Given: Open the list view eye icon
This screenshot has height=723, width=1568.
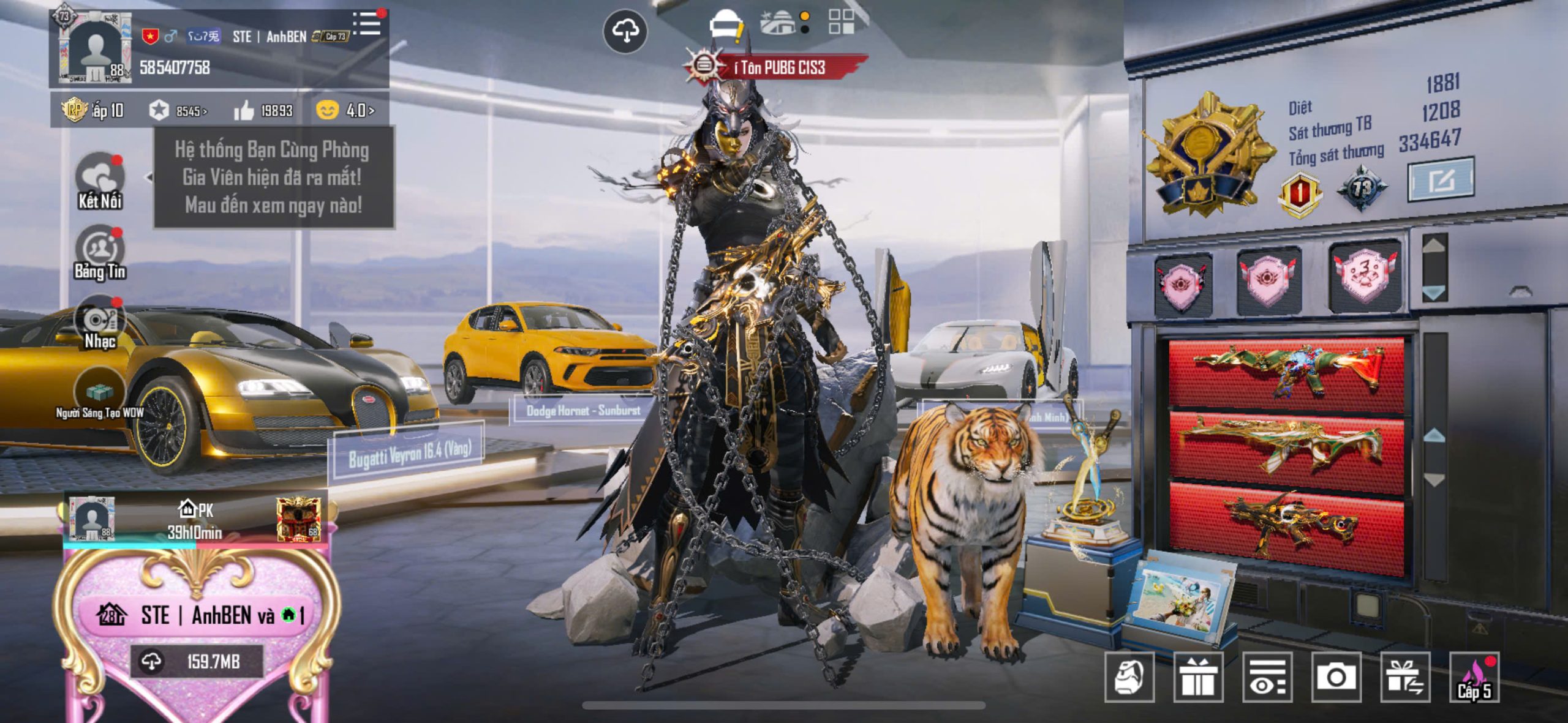Looking at the screenshot, I should (1267, 677).
